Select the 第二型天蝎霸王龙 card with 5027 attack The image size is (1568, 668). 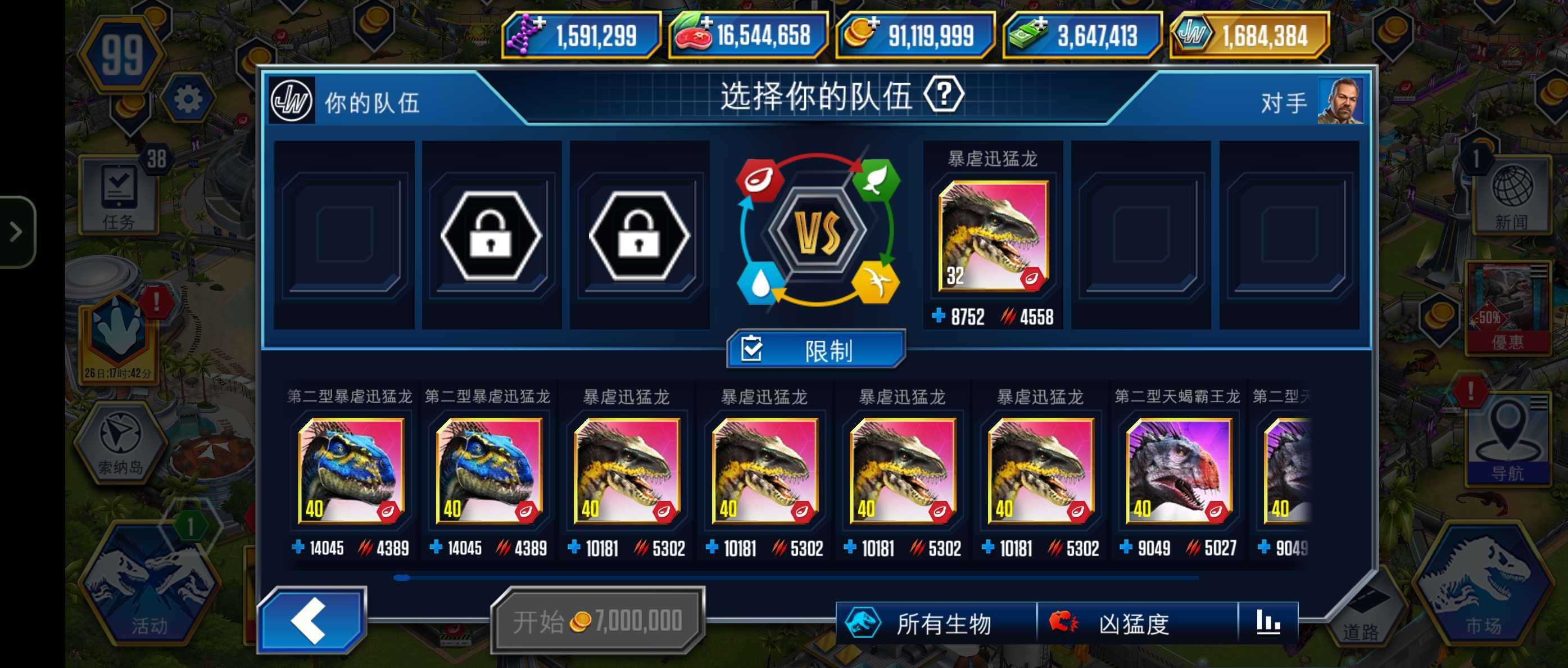[x=1179, y=471]
